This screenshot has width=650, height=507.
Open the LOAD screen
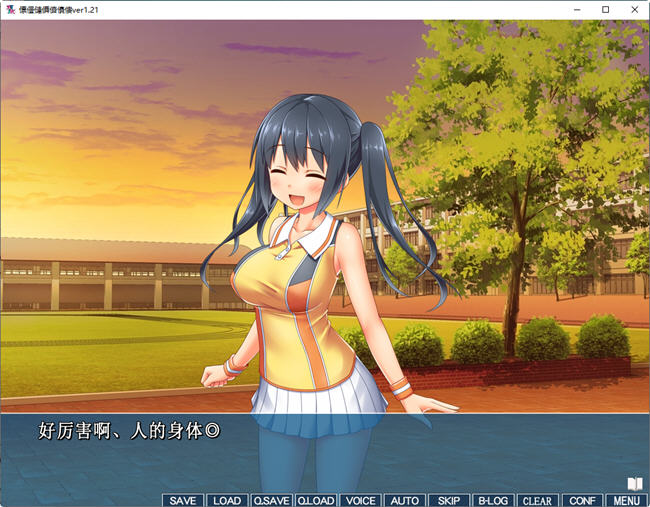(x=227, y=500)
